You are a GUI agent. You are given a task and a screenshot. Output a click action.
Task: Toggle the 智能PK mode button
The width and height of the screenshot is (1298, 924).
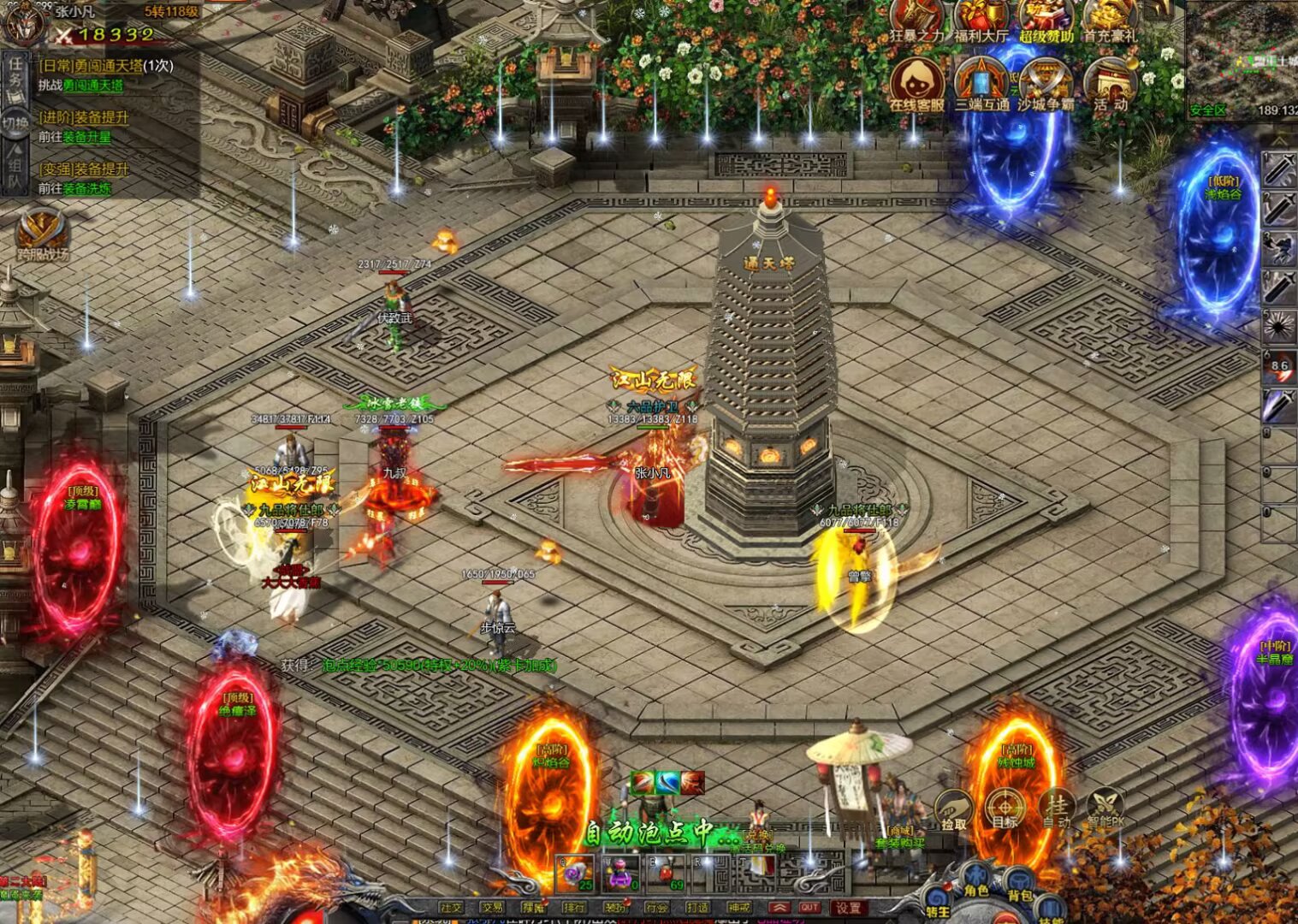pyautogui.click(x=1105, y=808)
